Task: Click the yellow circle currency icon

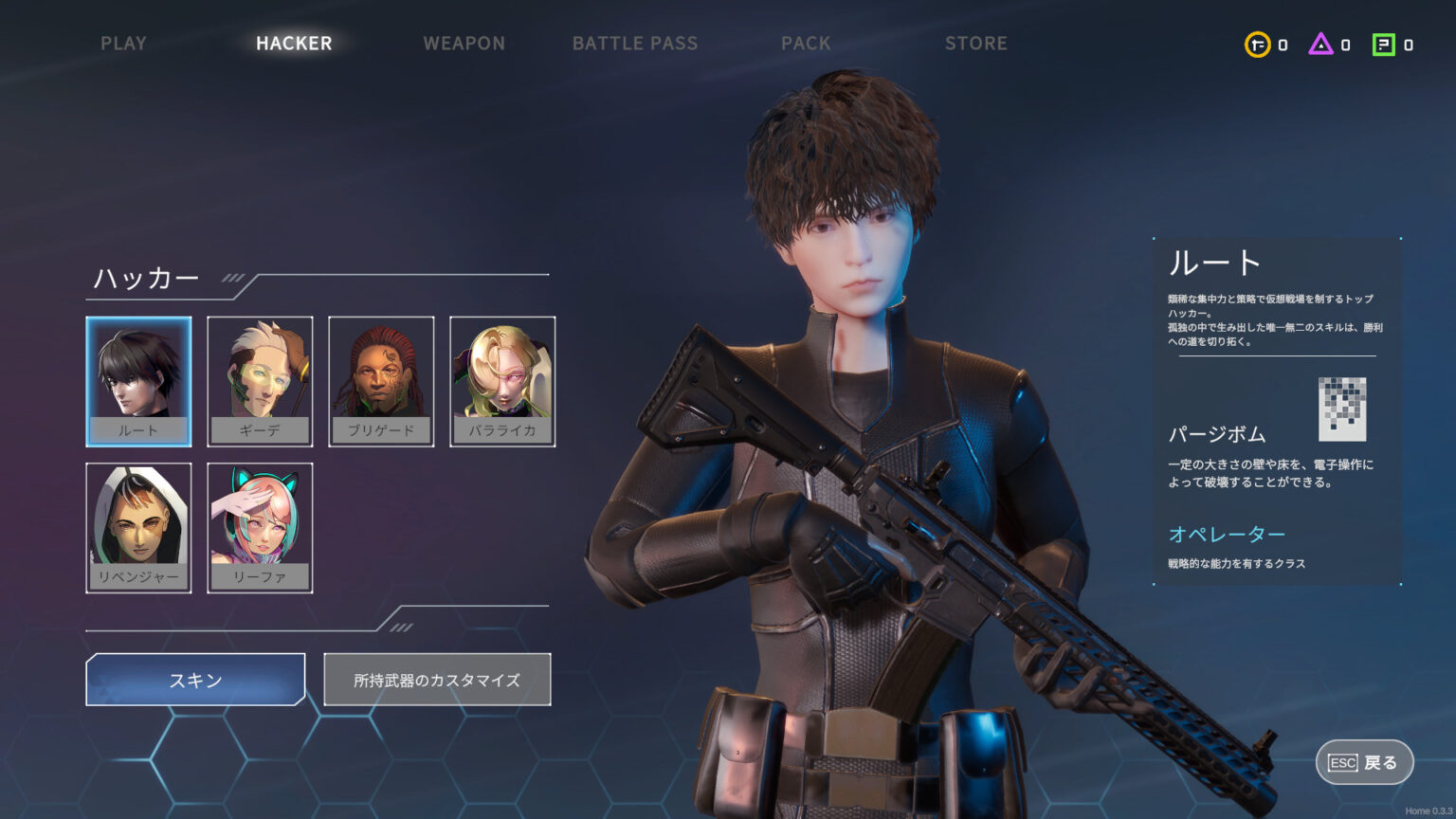Action: pyautogui.click(x=1257, y=45)
